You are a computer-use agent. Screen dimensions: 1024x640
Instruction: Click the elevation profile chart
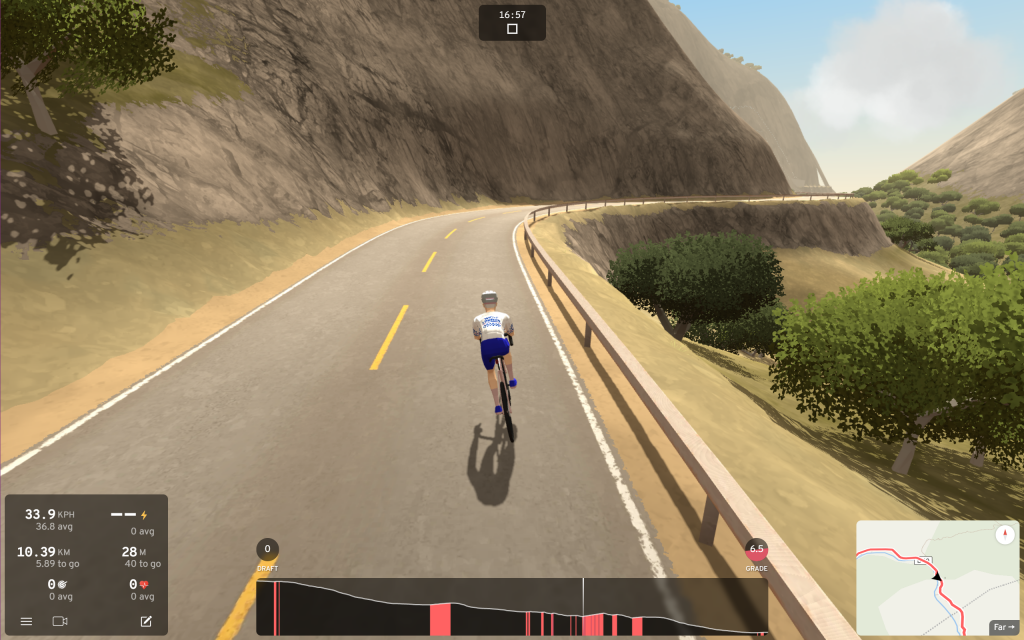pos(511,607)
